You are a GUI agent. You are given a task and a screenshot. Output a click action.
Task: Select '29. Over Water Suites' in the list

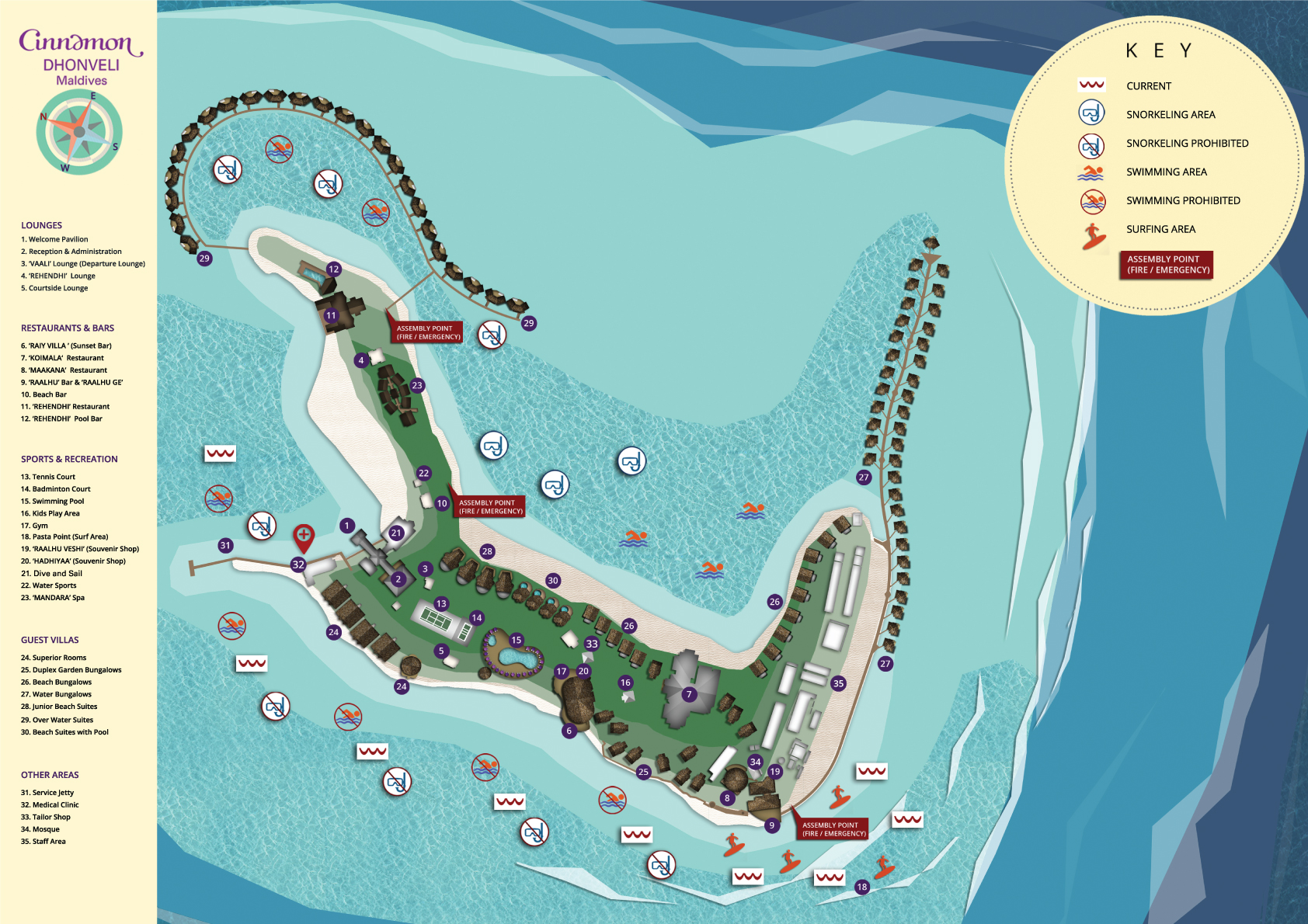[57, 720]
